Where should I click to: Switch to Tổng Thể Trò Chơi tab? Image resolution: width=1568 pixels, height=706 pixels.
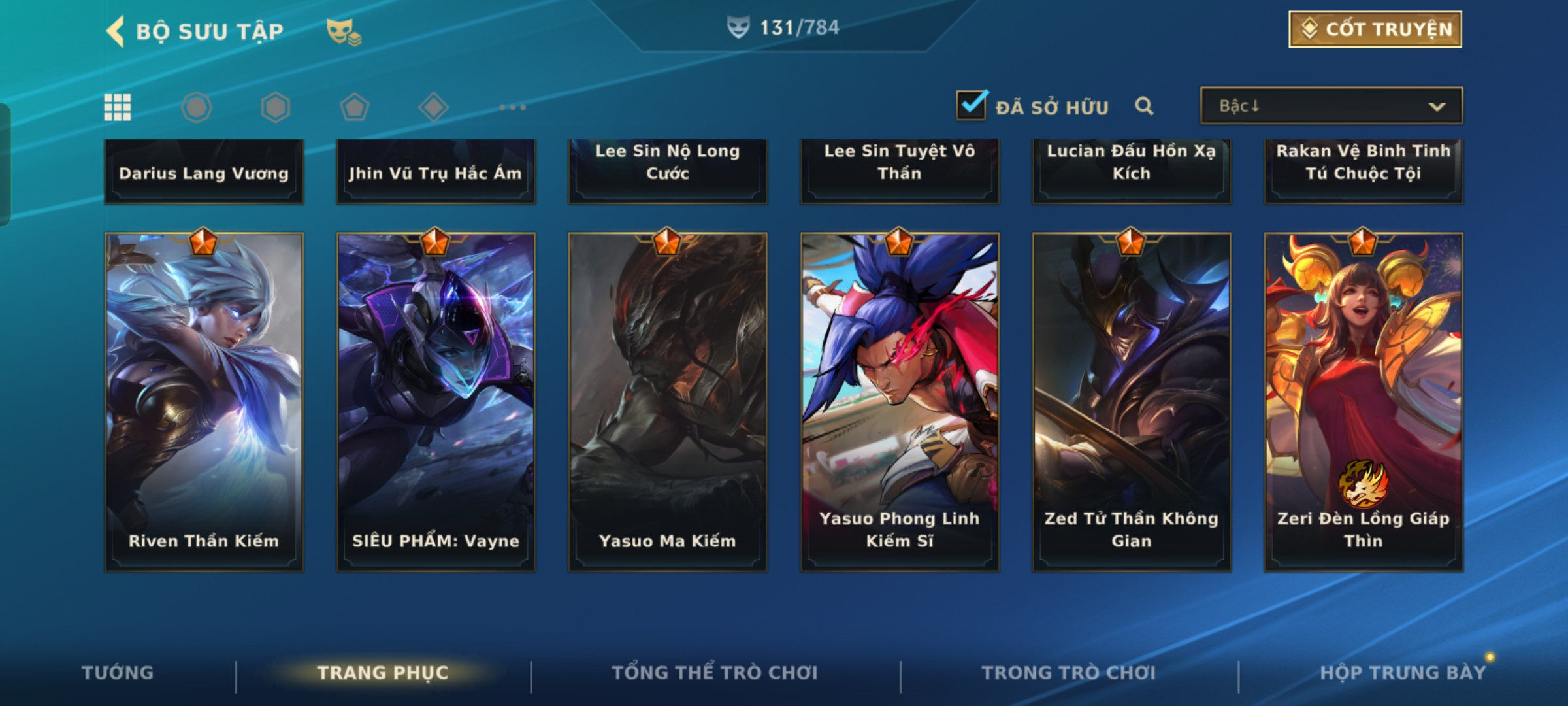click(x=715, y=673)
